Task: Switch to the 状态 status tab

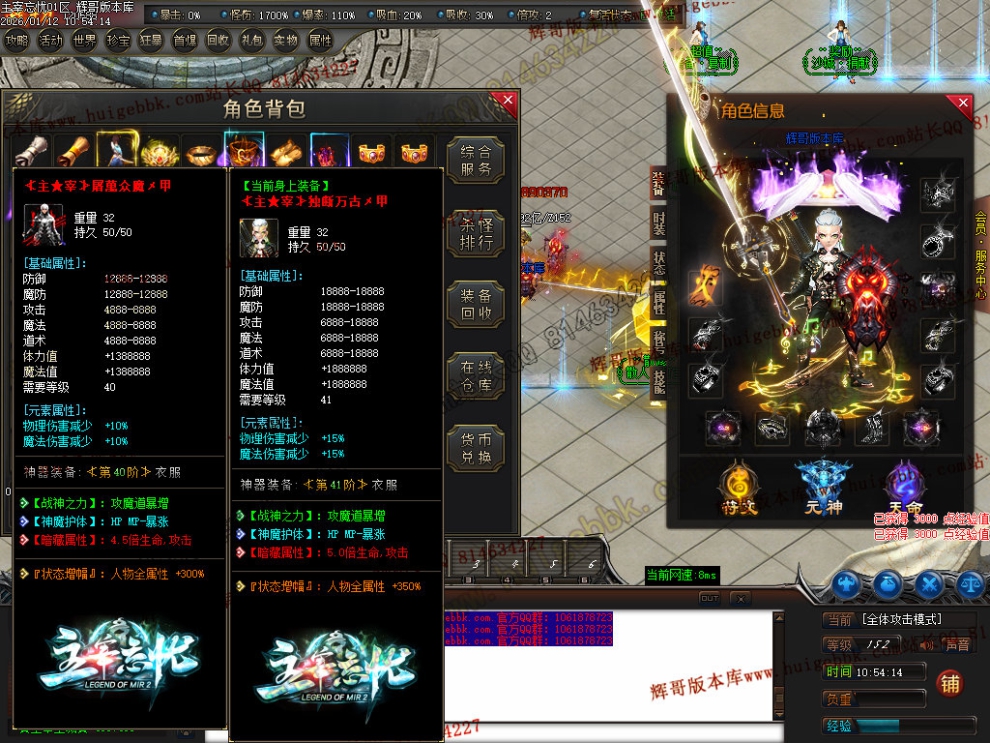Action: [659, 262]
